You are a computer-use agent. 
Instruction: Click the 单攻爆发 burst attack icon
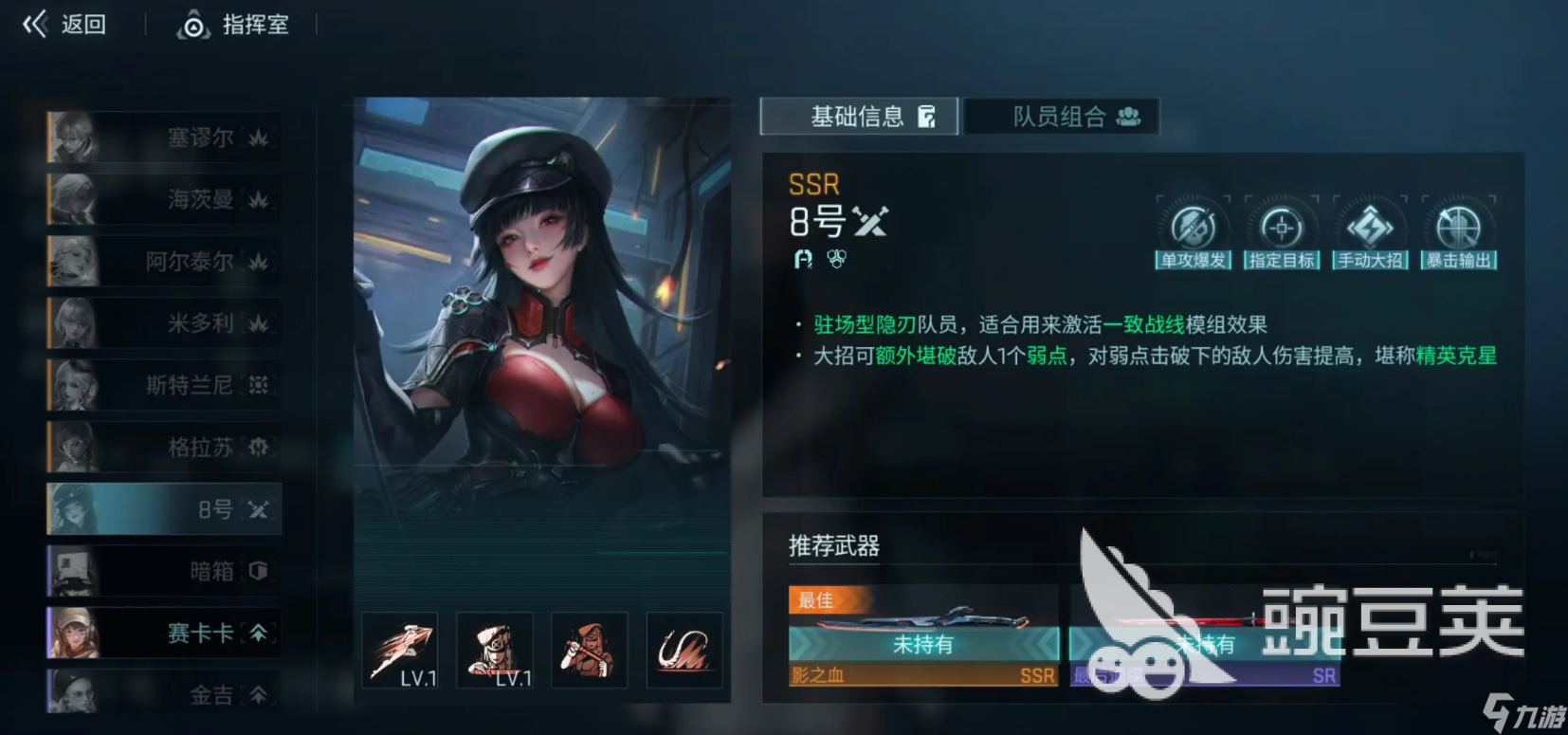[x=1193, y=228]
